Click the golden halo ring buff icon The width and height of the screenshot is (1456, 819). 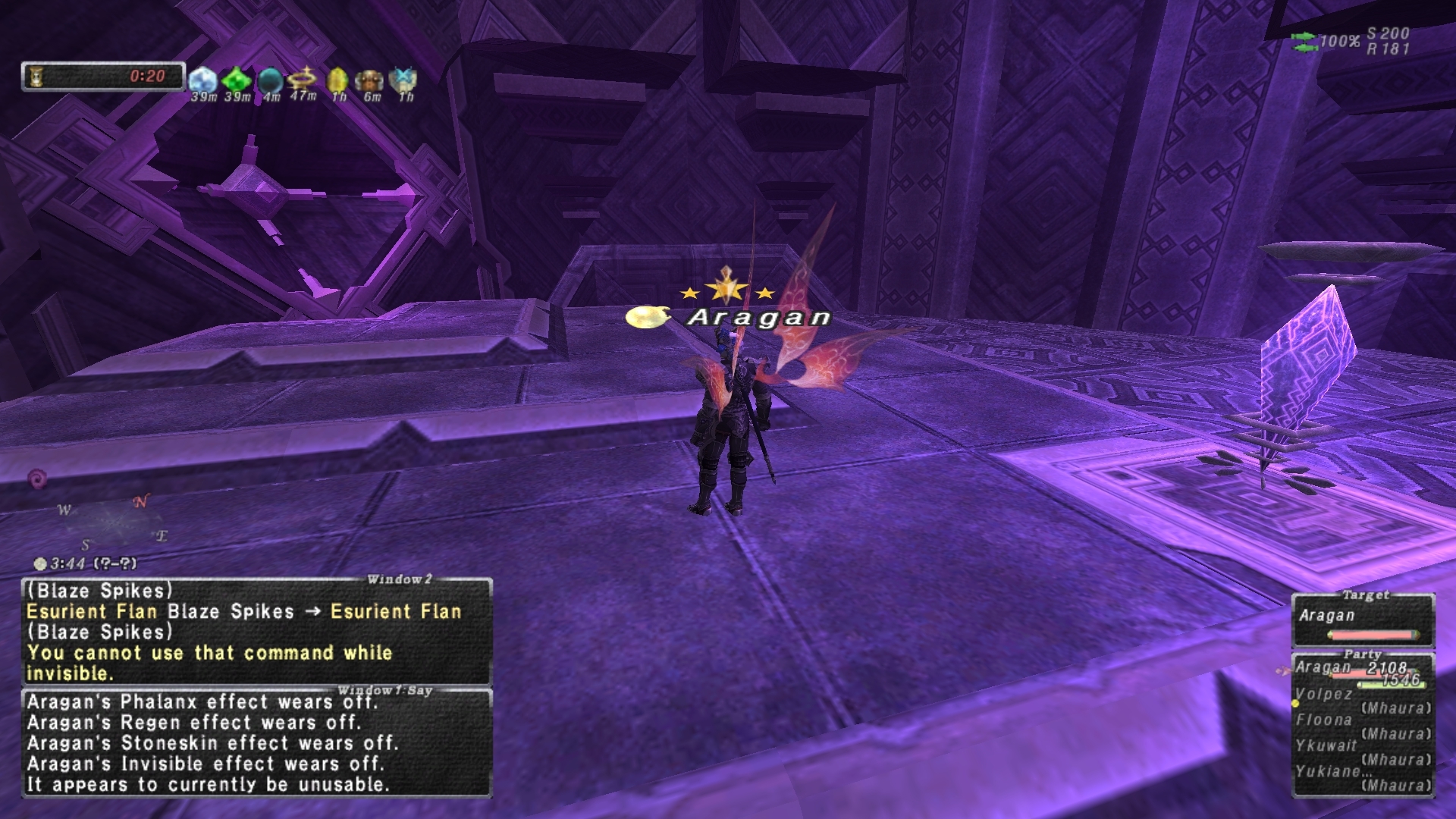pos(303,78)
